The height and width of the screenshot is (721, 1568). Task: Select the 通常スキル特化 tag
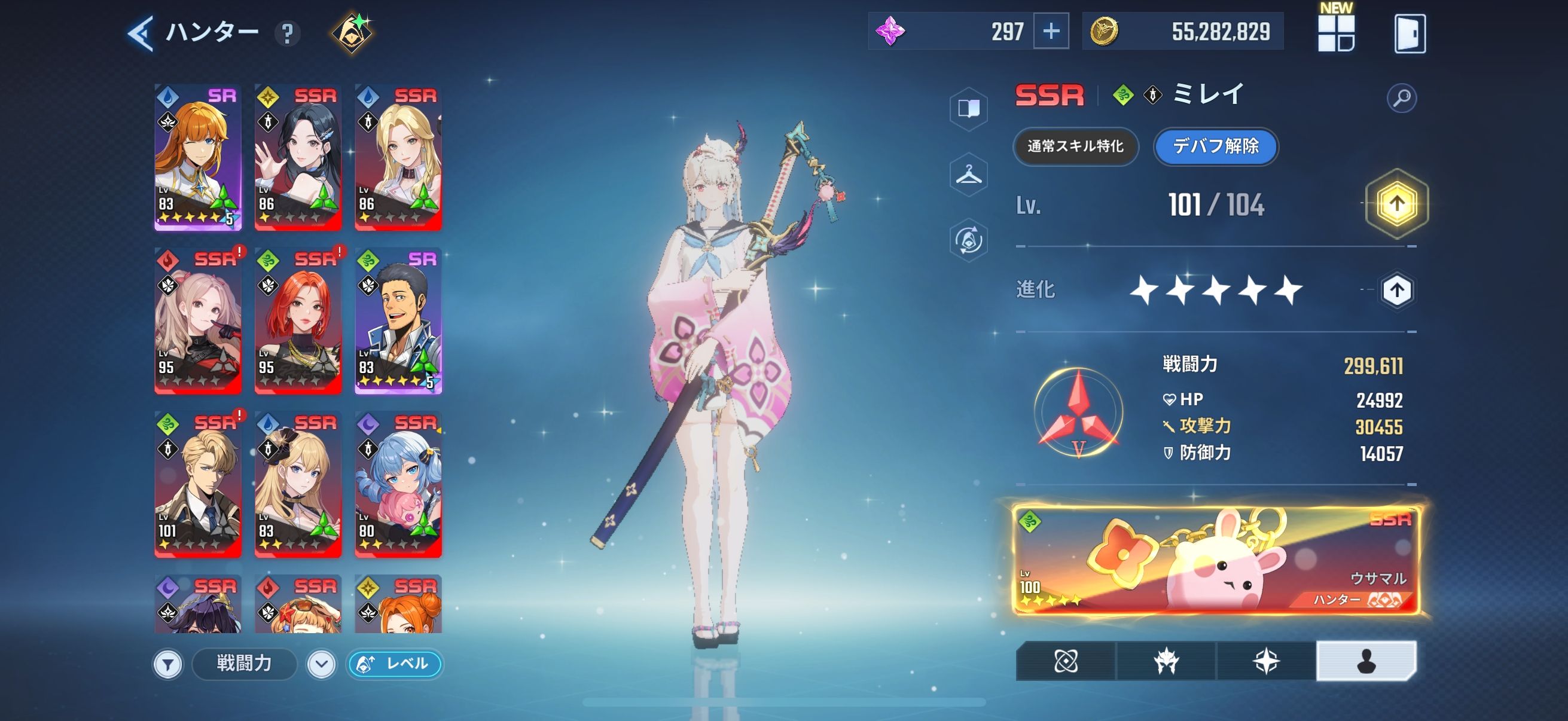[1076, 146]
